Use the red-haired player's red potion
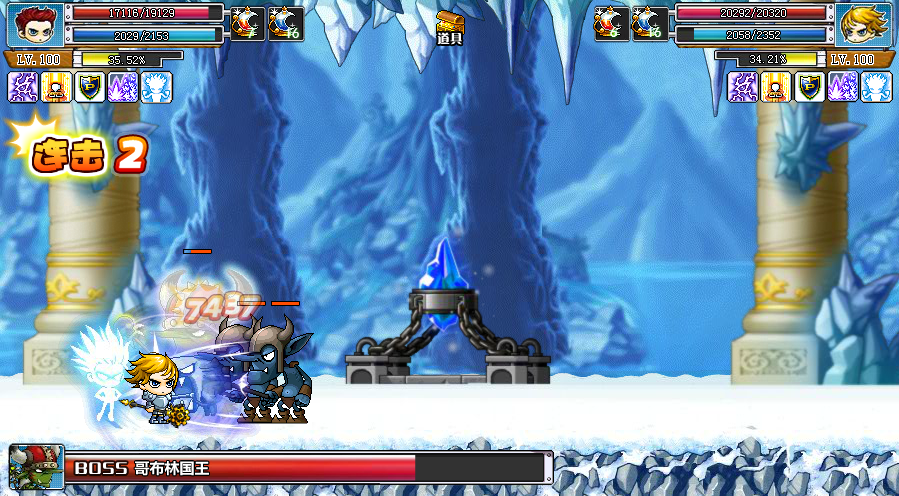Screen dimensions: 899x496 248,22
